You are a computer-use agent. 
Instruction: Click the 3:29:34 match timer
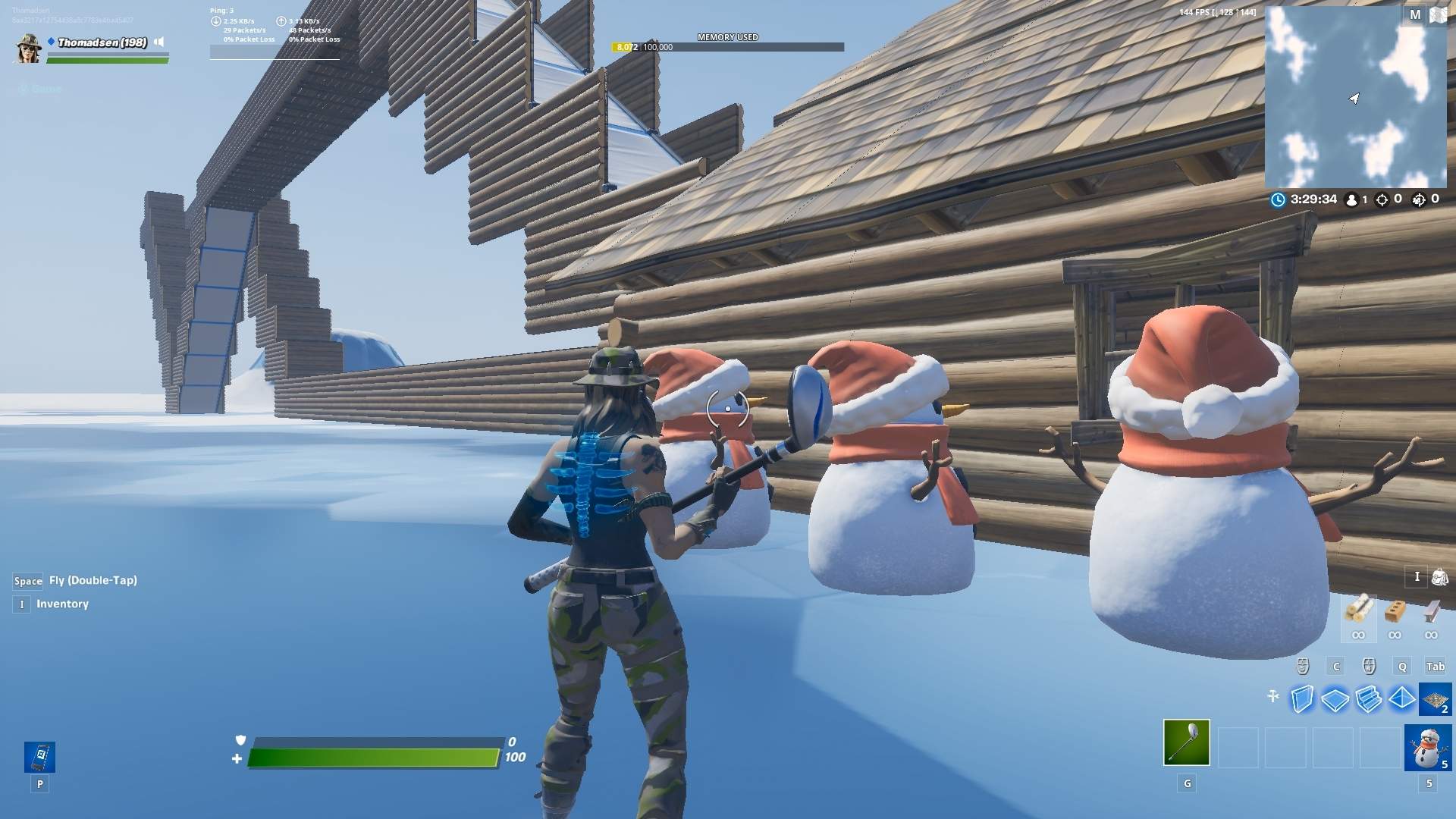[1313, 199]
